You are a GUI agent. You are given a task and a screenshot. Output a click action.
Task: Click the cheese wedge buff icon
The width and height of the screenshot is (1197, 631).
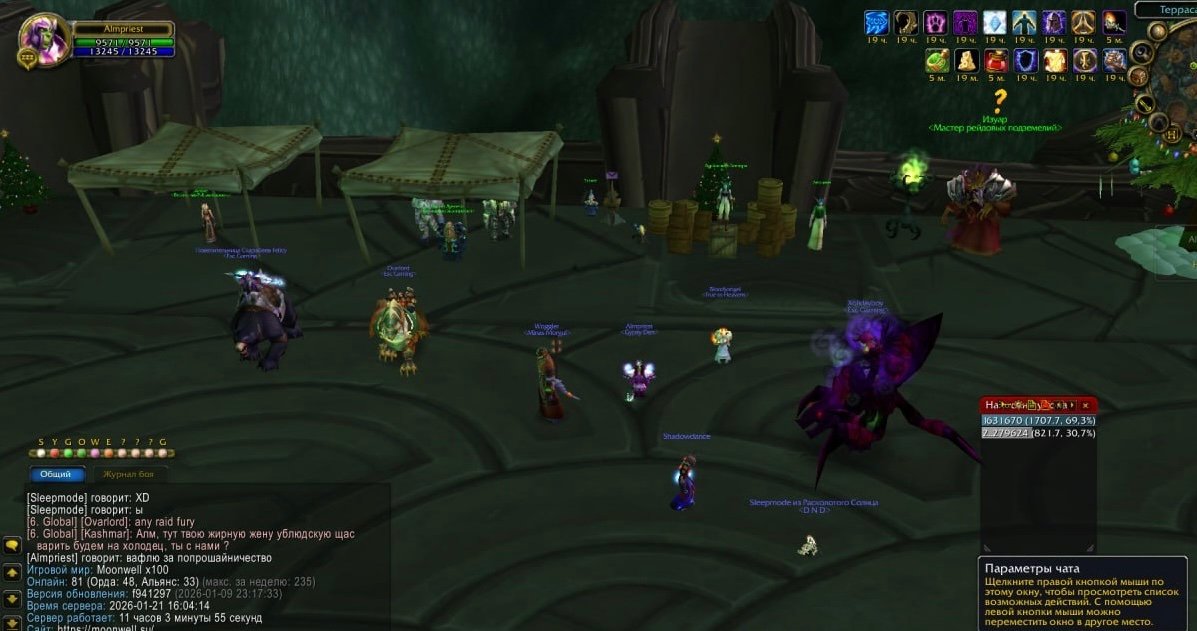966,61
